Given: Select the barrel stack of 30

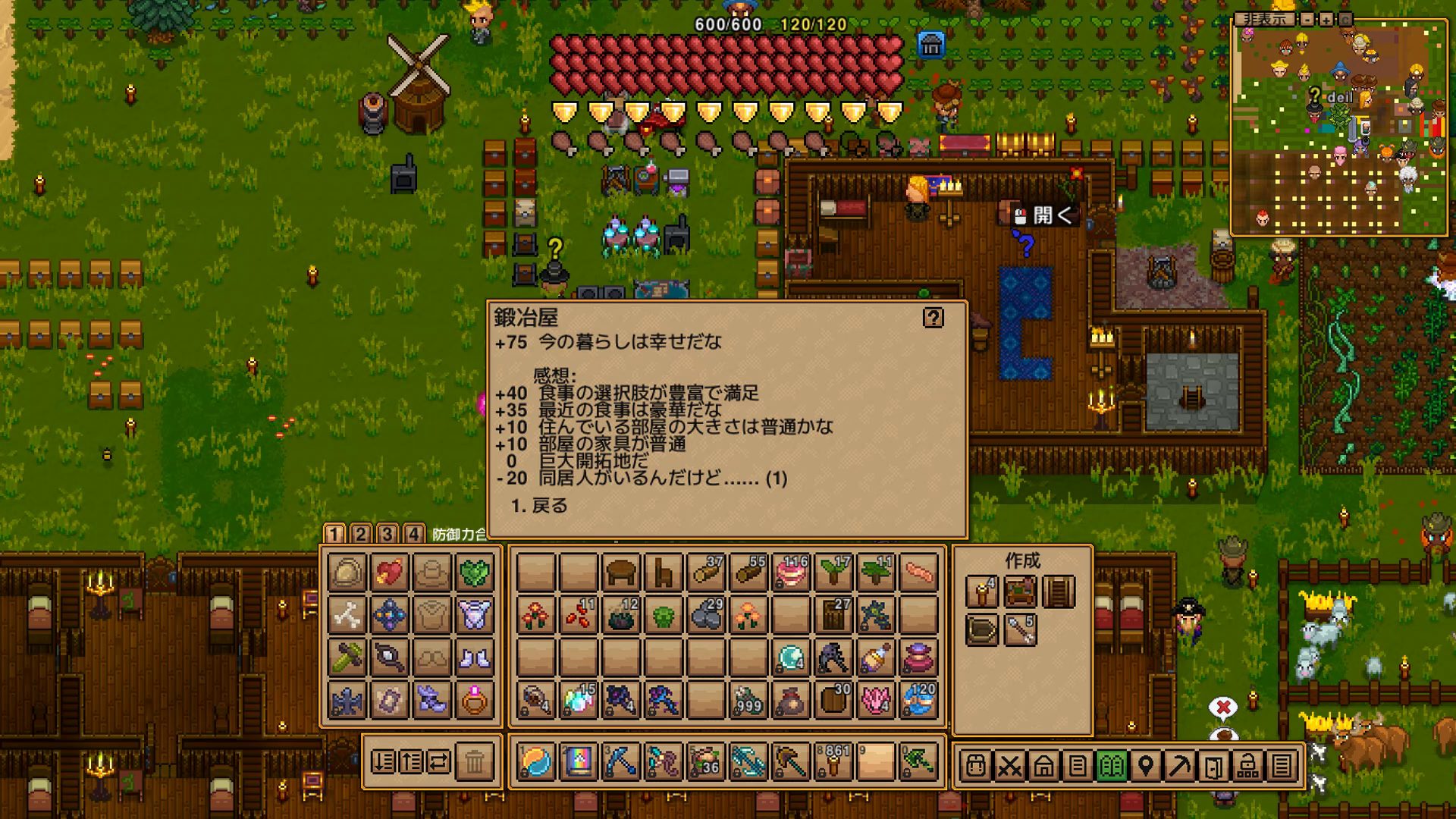Looking at the screenshot, I should click(833, 700).
